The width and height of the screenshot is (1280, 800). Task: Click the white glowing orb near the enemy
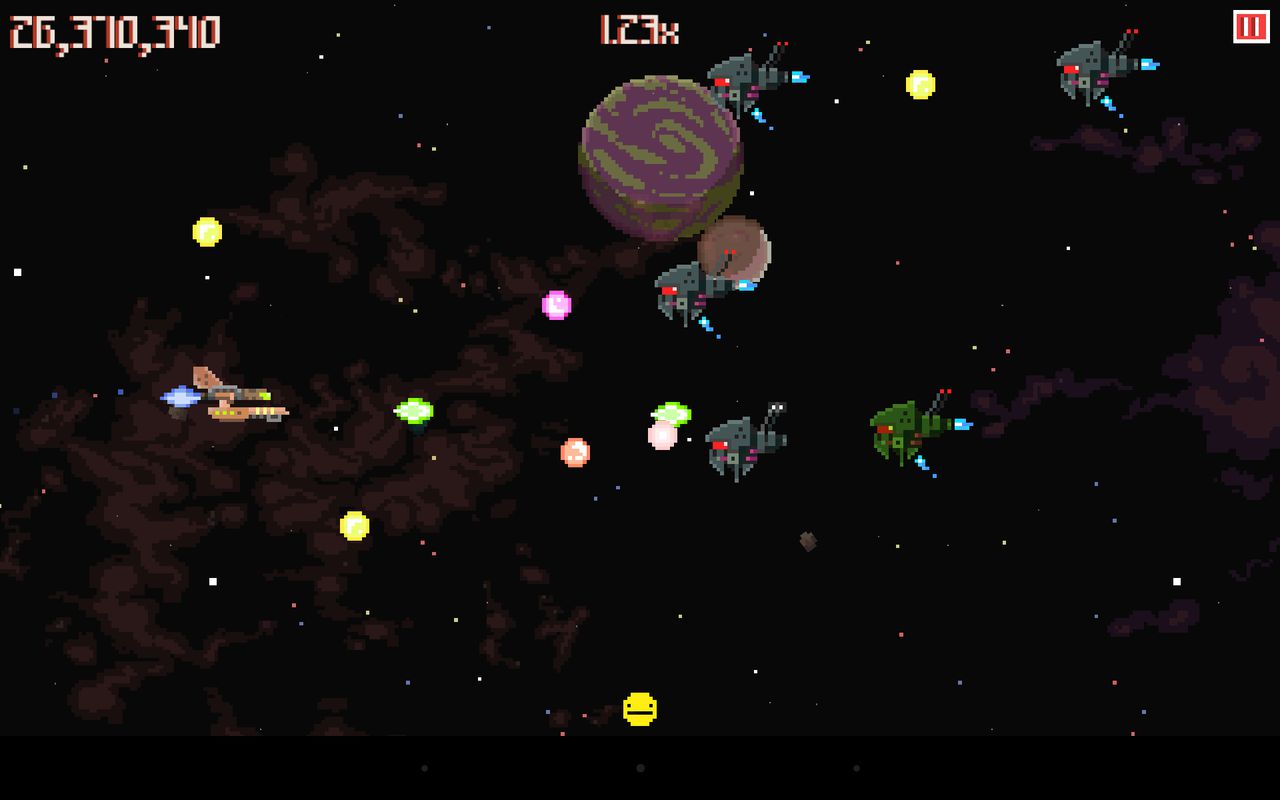point(662,437)
